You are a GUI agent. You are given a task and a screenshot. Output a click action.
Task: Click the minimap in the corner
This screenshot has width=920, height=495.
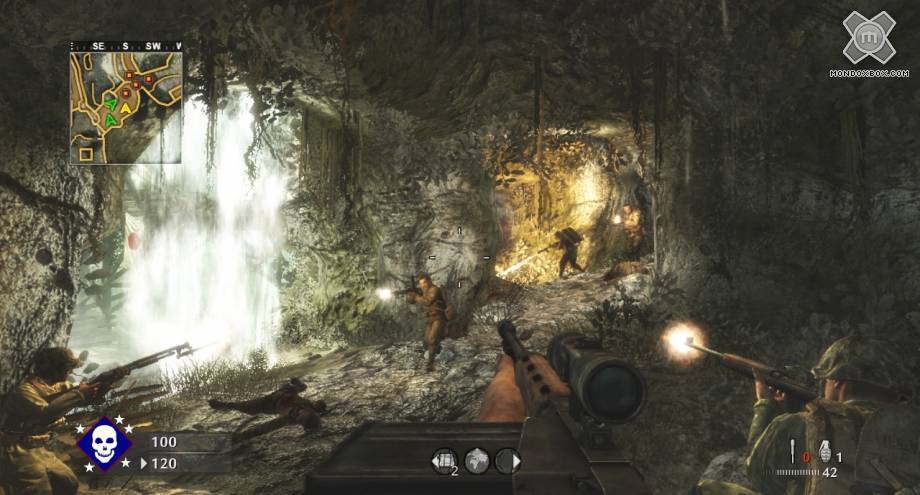[x=126, y=107]
